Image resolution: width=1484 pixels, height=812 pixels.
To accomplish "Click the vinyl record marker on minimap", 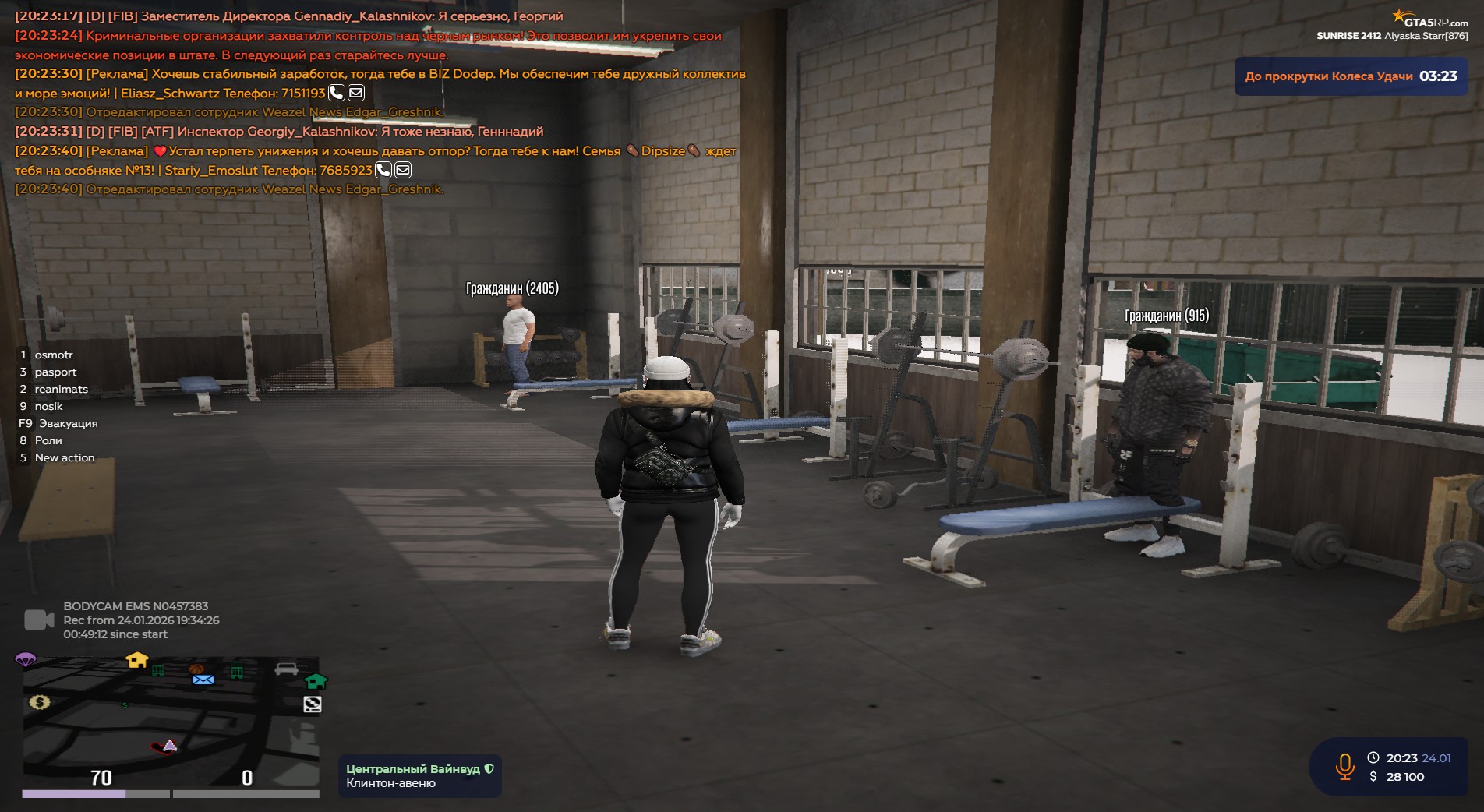I will [313, 705].
